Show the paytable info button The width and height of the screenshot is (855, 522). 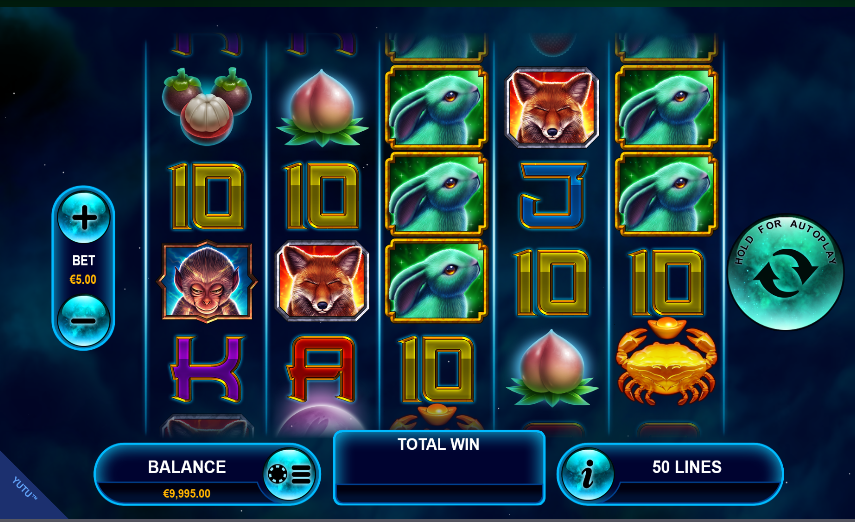tap(588, 474)
